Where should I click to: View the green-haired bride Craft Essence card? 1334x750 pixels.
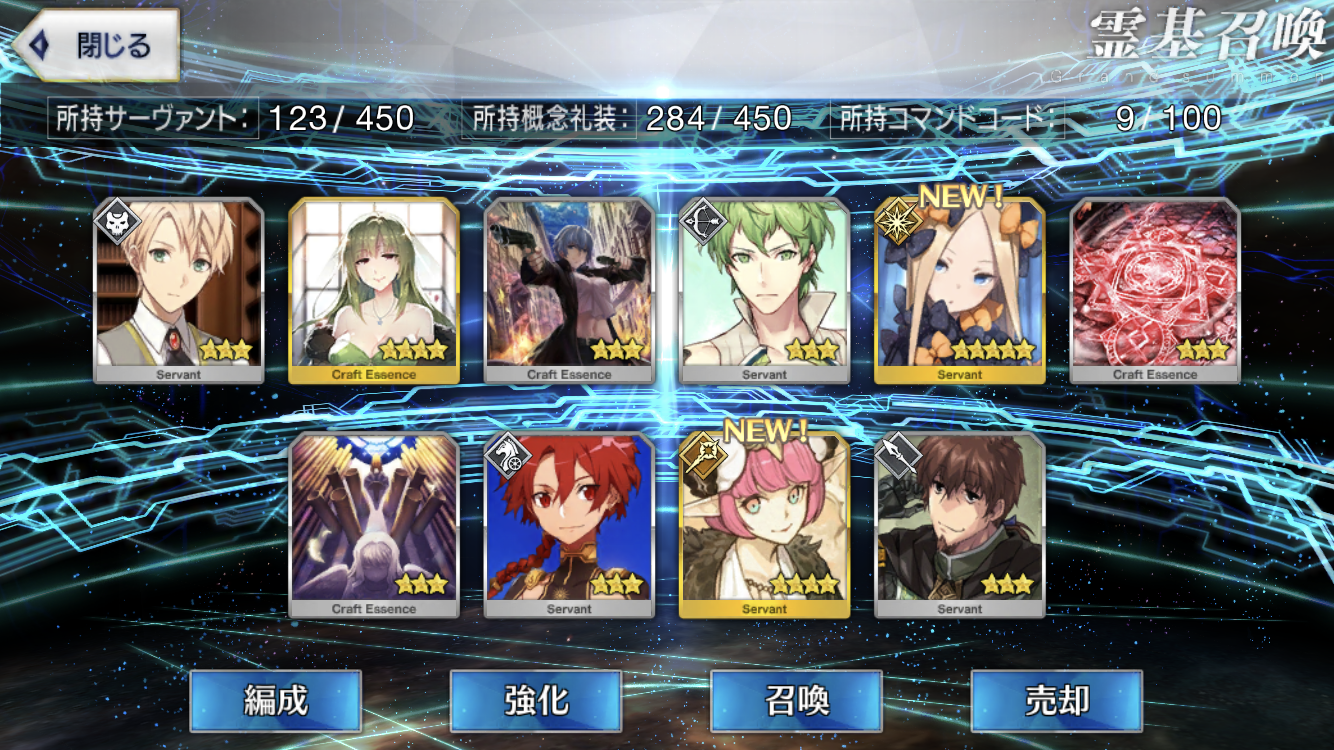tap(374, 290)
